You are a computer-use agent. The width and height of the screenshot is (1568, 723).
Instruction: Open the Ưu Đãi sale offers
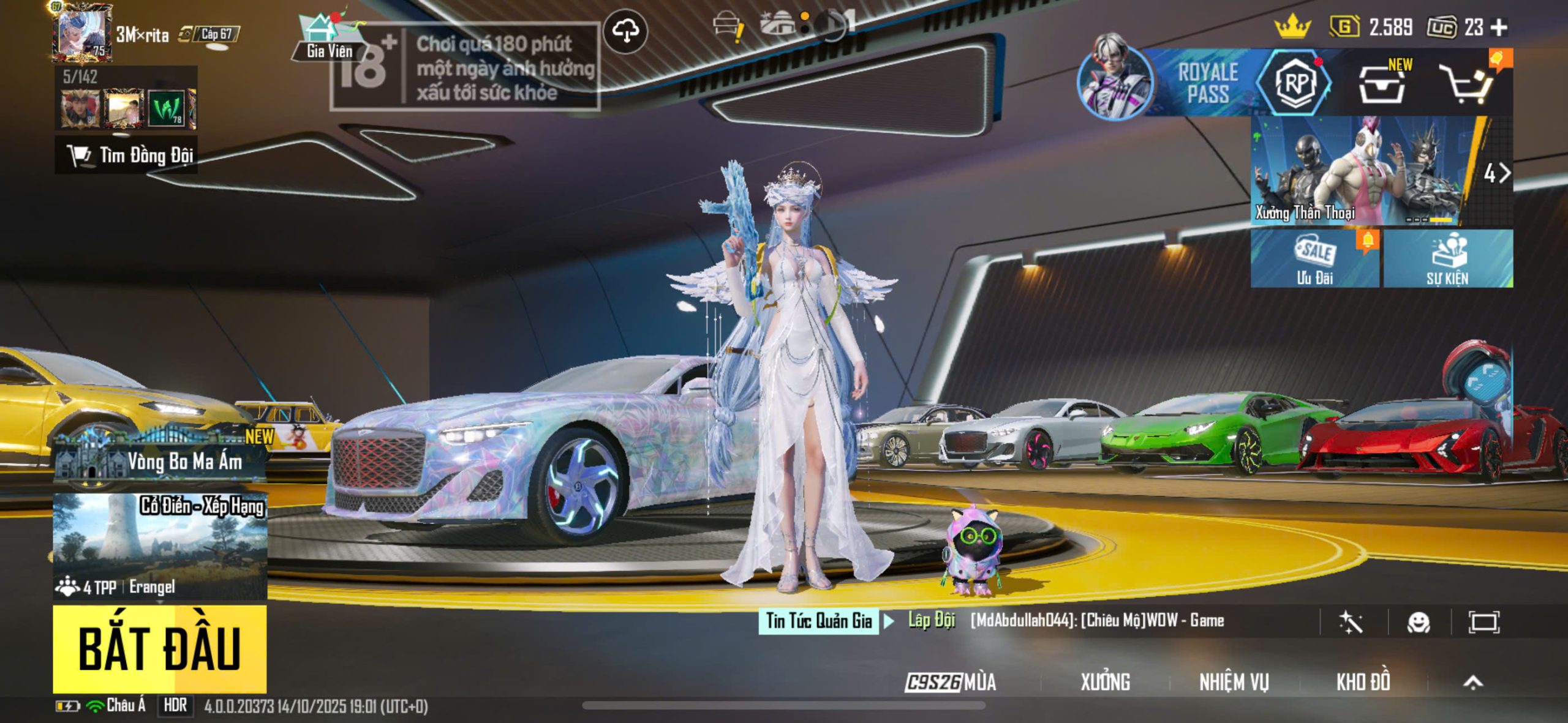1314,259
